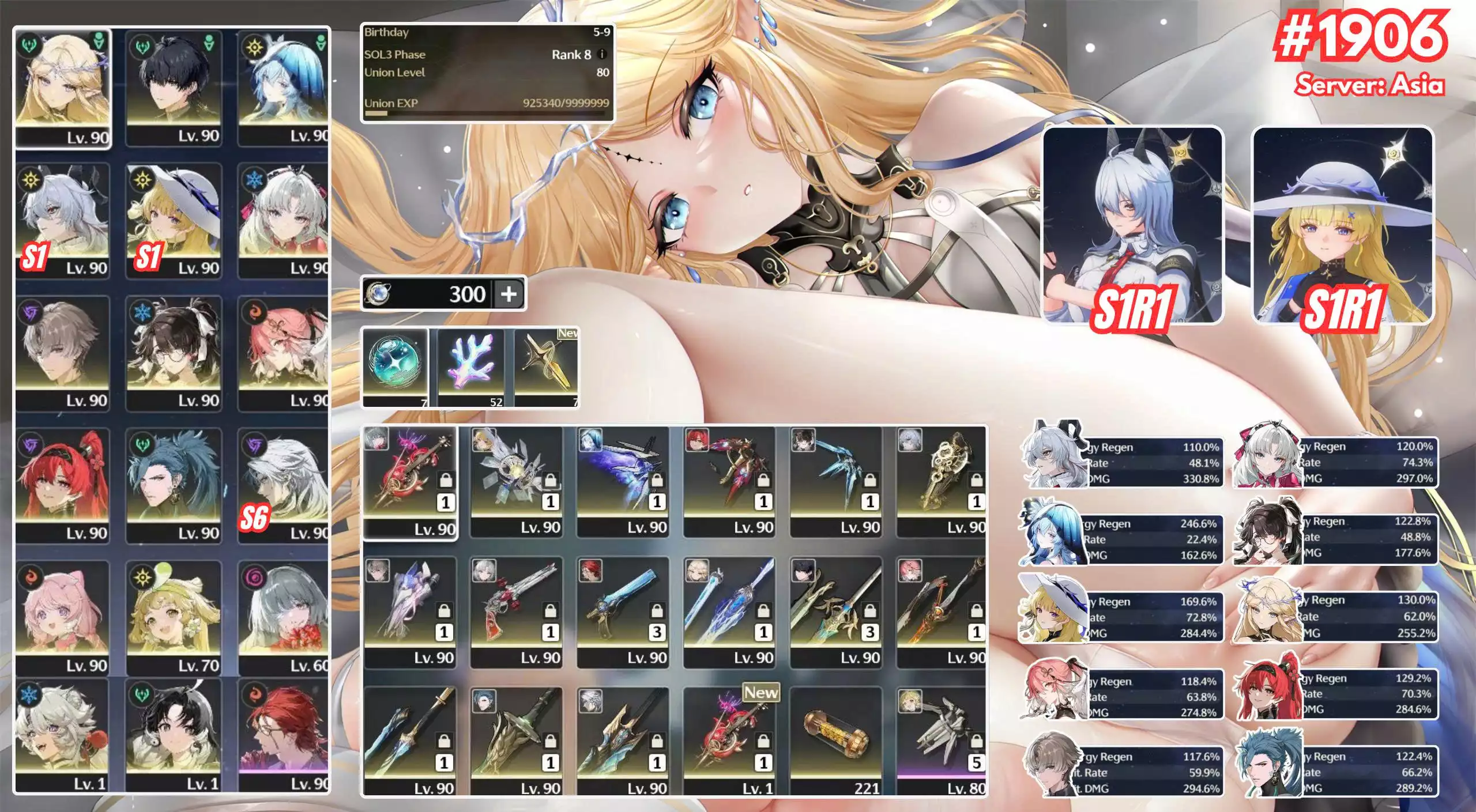Toggle the lock on the red violin weapon
The width and height of the screenshot is (1476, 812).
click(446, 480)
